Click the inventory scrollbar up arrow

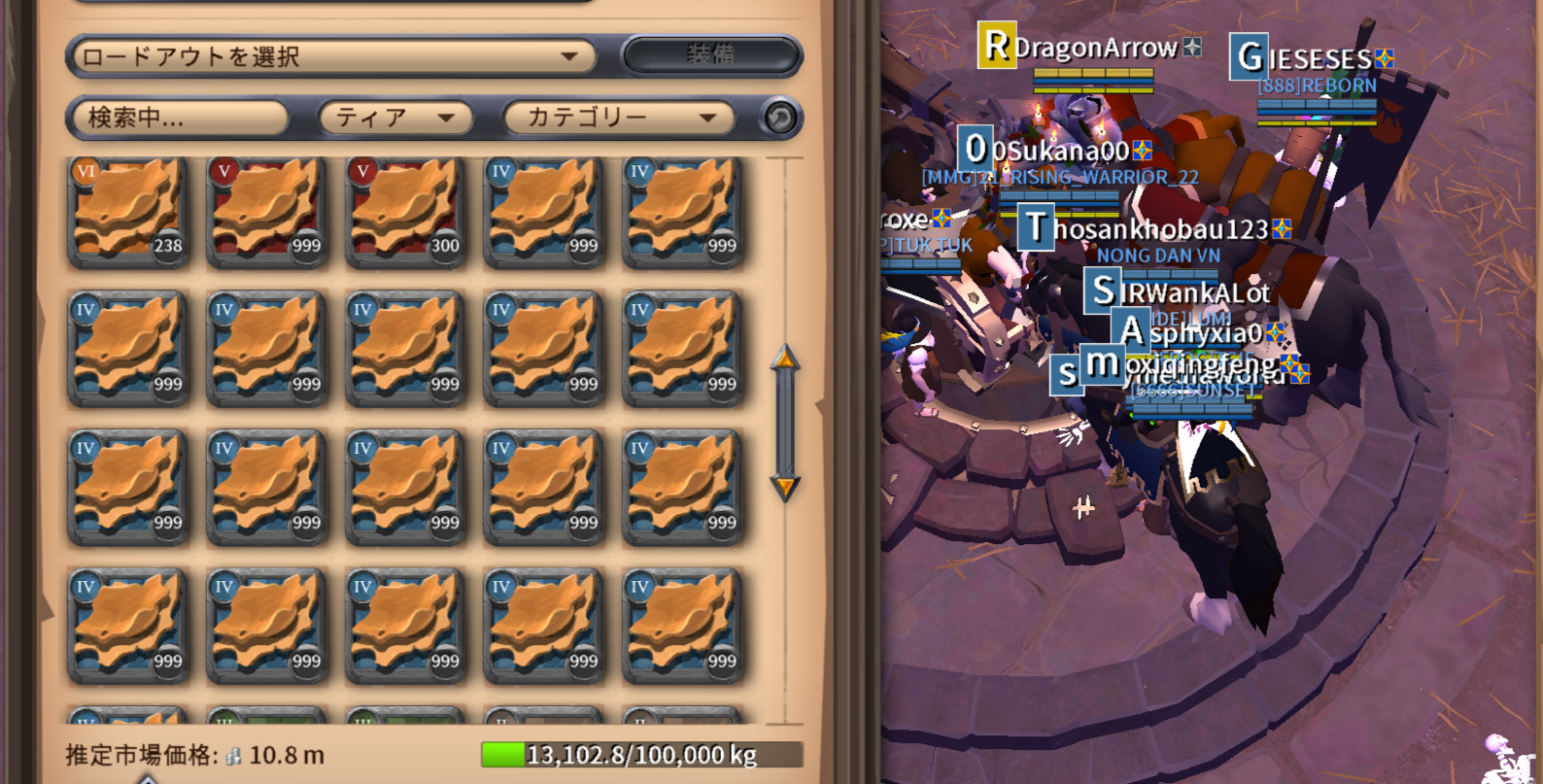[785, 360]
